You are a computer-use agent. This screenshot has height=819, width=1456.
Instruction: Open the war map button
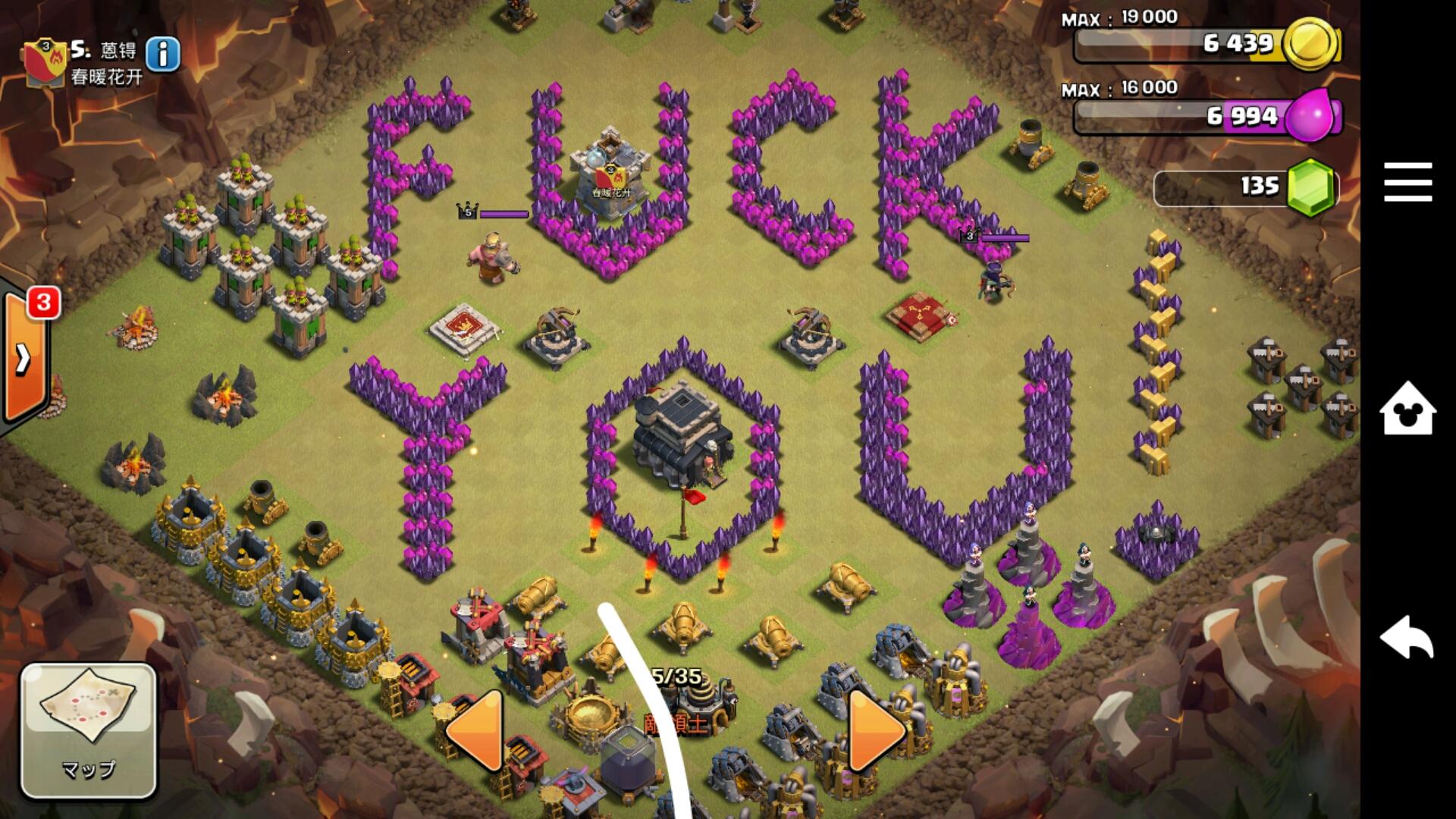click(x=88, y=730)
